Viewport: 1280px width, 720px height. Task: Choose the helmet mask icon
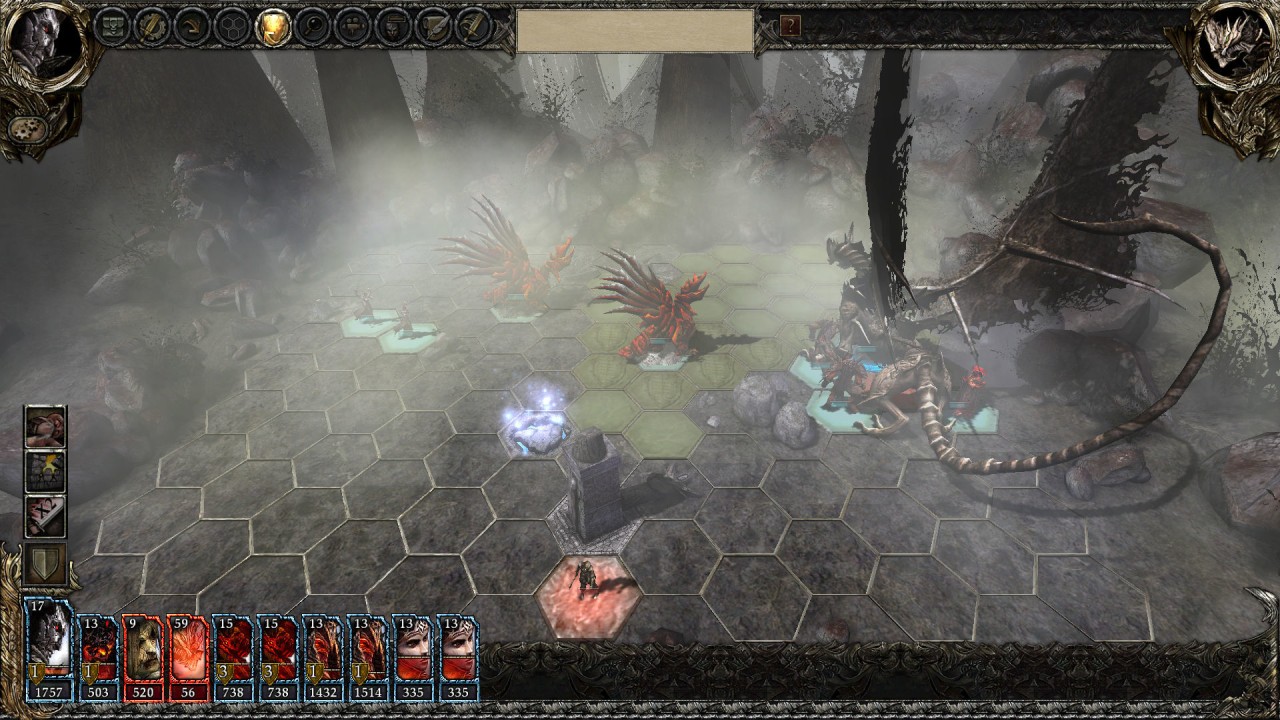pyautogui.click(x=393, y=26)
